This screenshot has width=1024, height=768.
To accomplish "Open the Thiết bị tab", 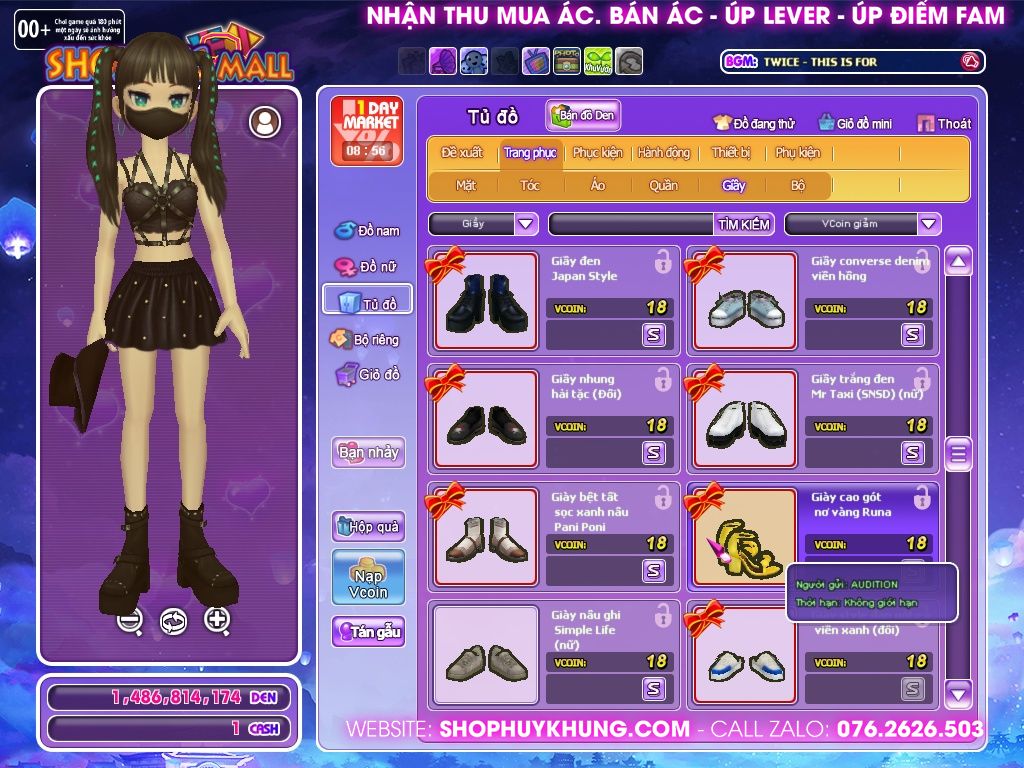I will click(731, 153).
